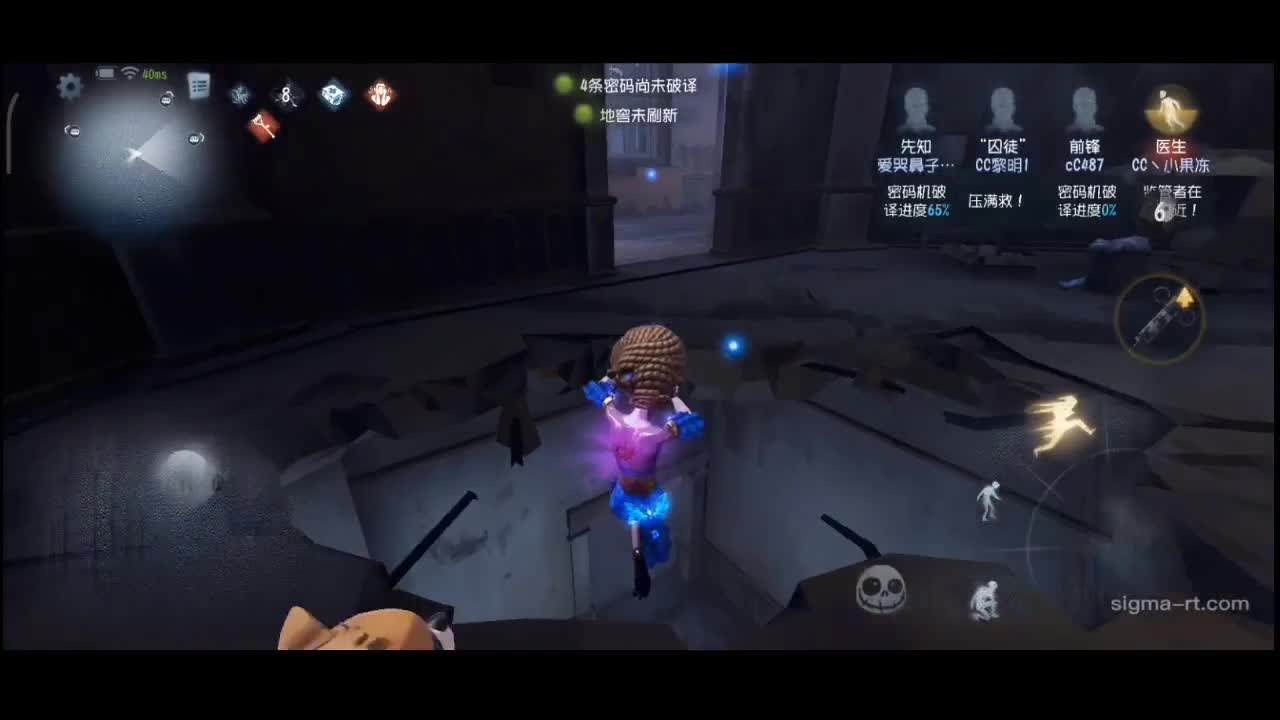This screenshot has width=1280, height=720.
Task: Toggle the chat bubble below the minimap
Action: (195, 139)
